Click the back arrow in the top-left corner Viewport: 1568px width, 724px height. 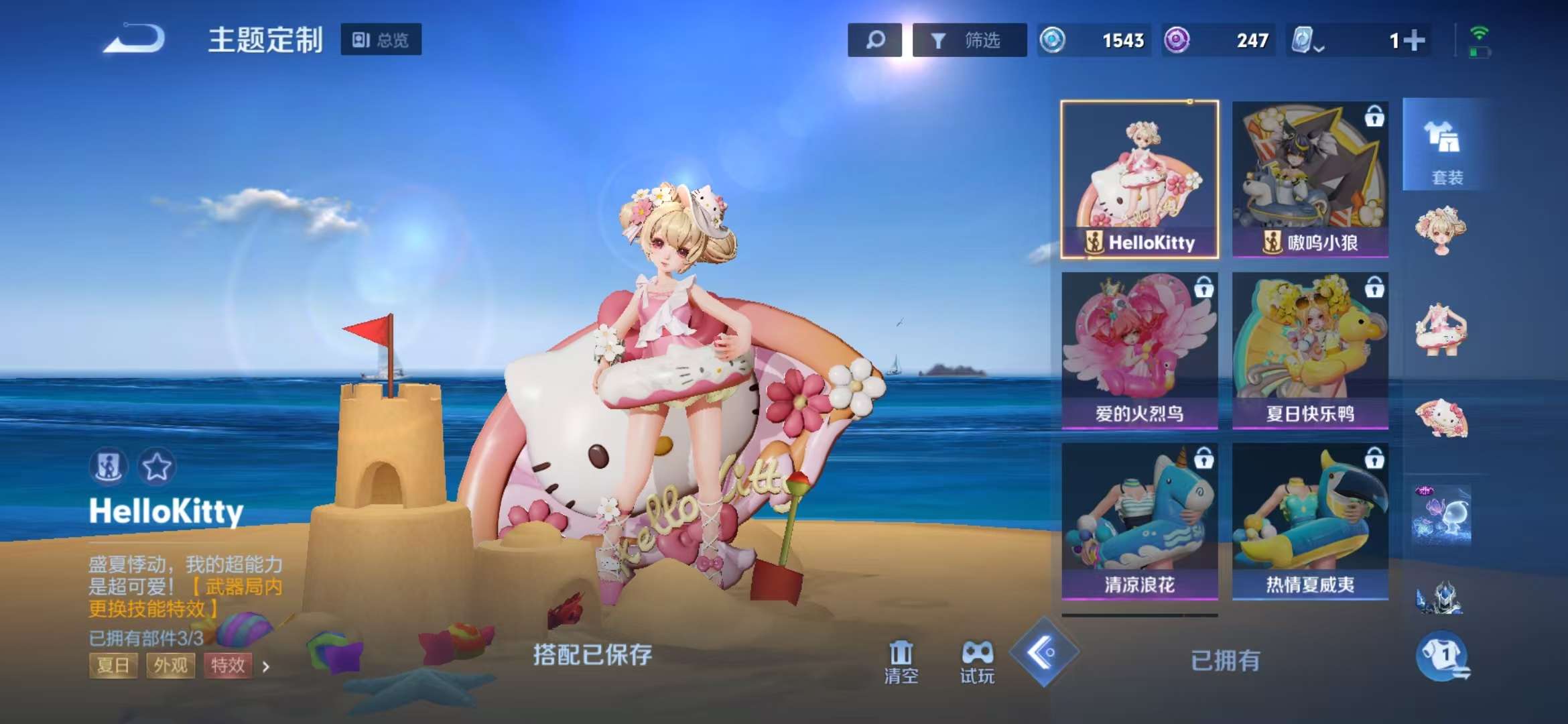point(134,39)
